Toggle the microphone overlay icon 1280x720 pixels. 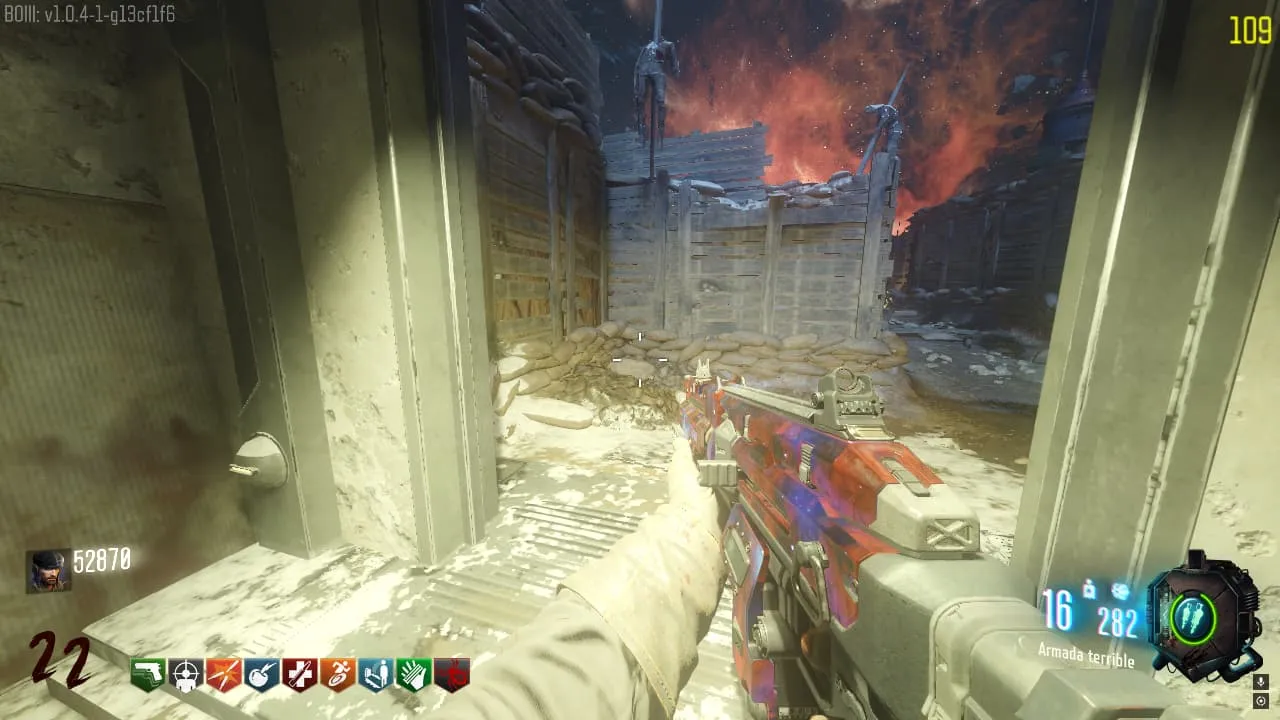point(1261,681)
